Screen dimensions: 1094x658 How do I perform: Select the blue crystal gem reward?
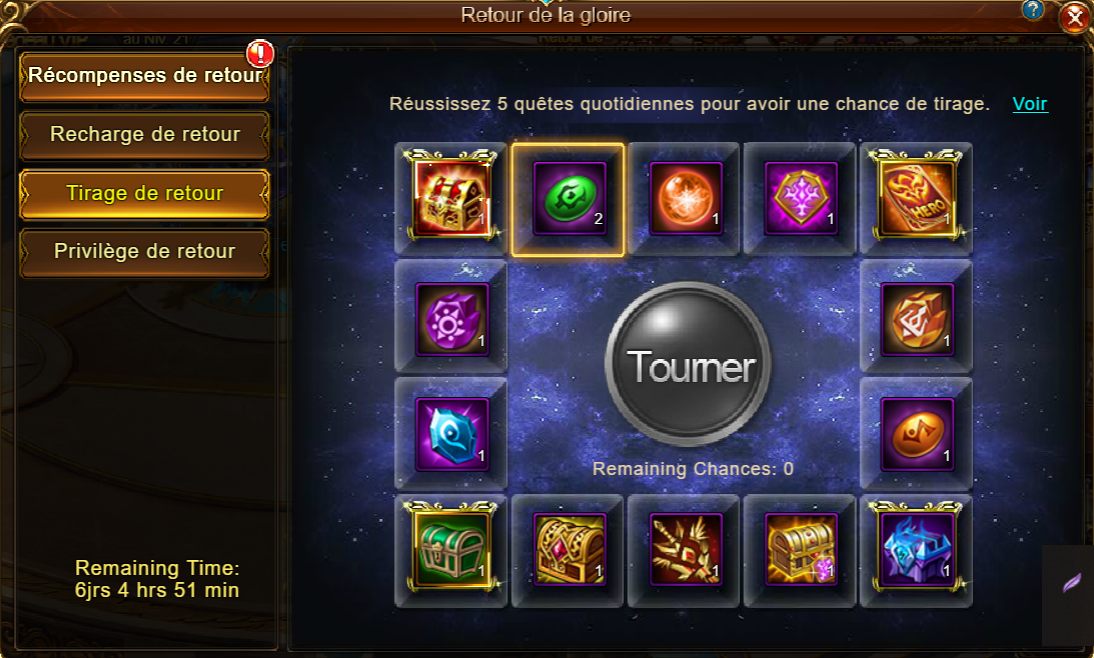coord(451,434)
